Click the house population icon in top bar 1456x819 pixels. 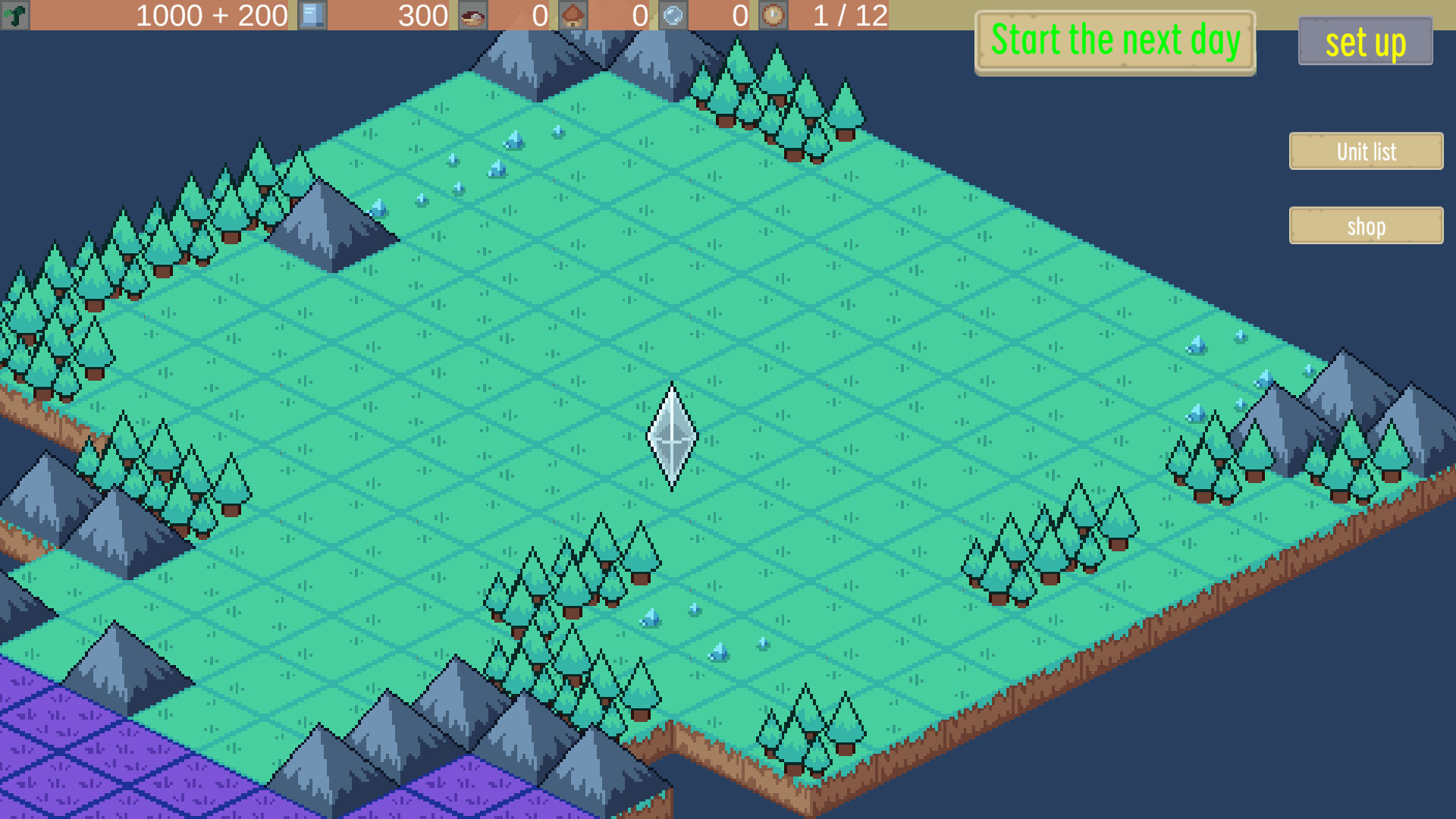click(x=574, y=14)
